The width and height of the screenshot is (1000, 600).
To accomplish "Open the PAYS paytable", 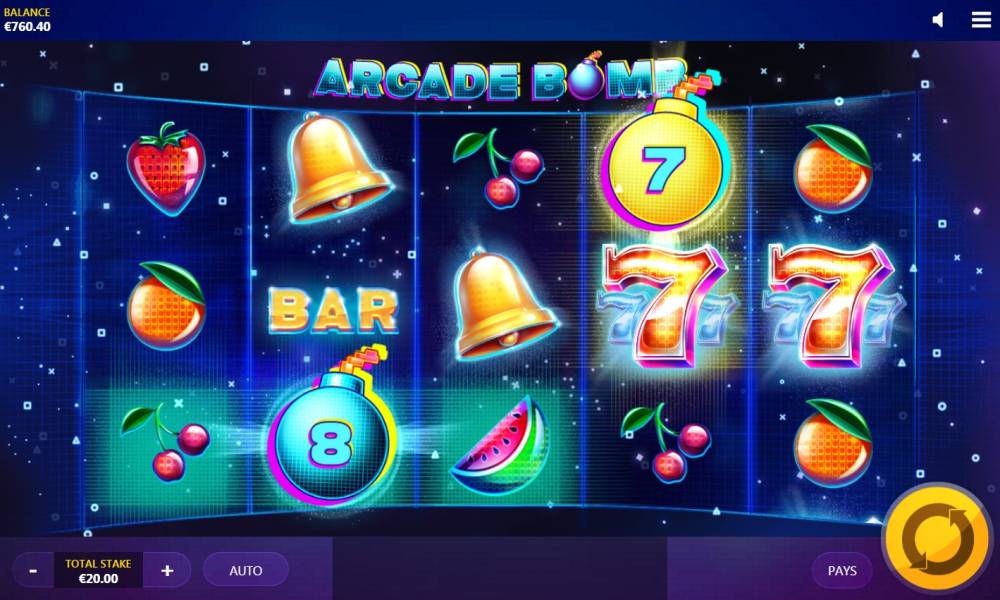I will [842, 571].
